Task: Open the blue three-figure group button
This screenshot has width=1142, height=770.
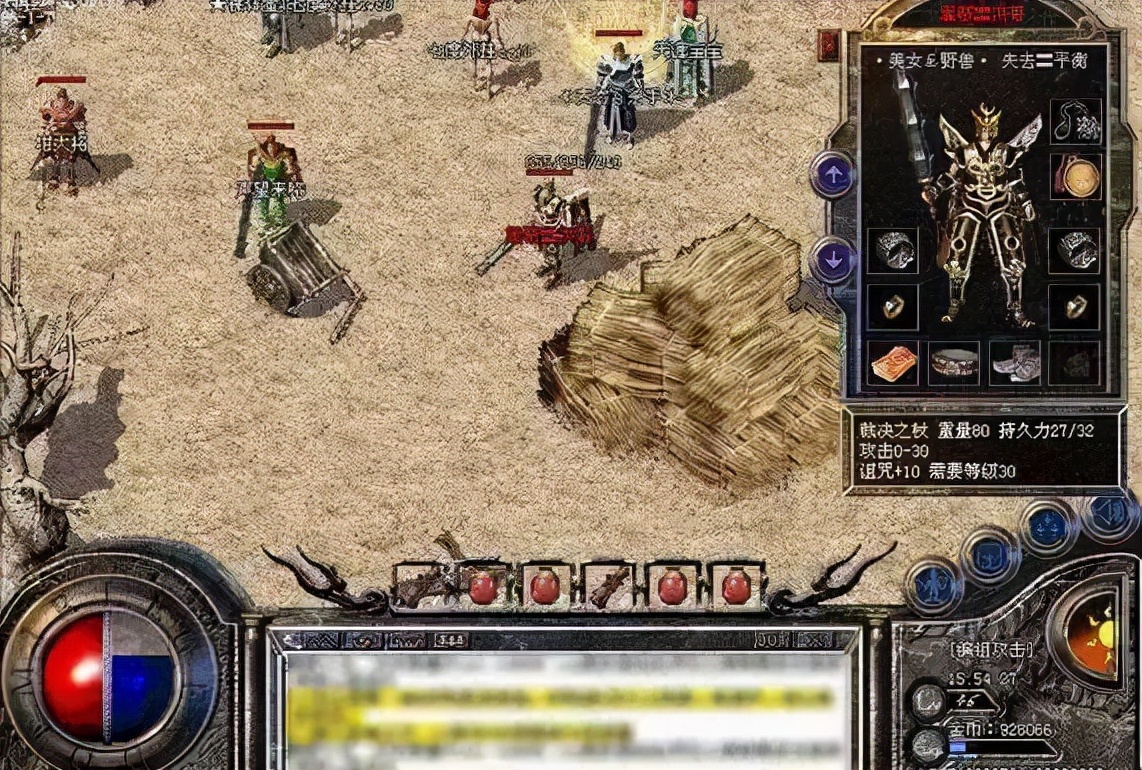Action: point(1046,527)
